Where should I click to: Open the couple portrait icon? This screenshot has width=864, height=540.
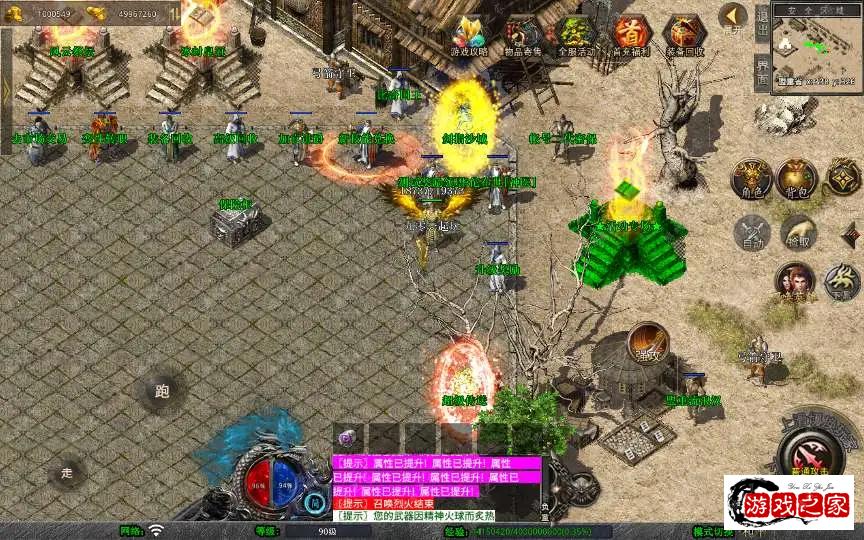(x=795, y=281)
